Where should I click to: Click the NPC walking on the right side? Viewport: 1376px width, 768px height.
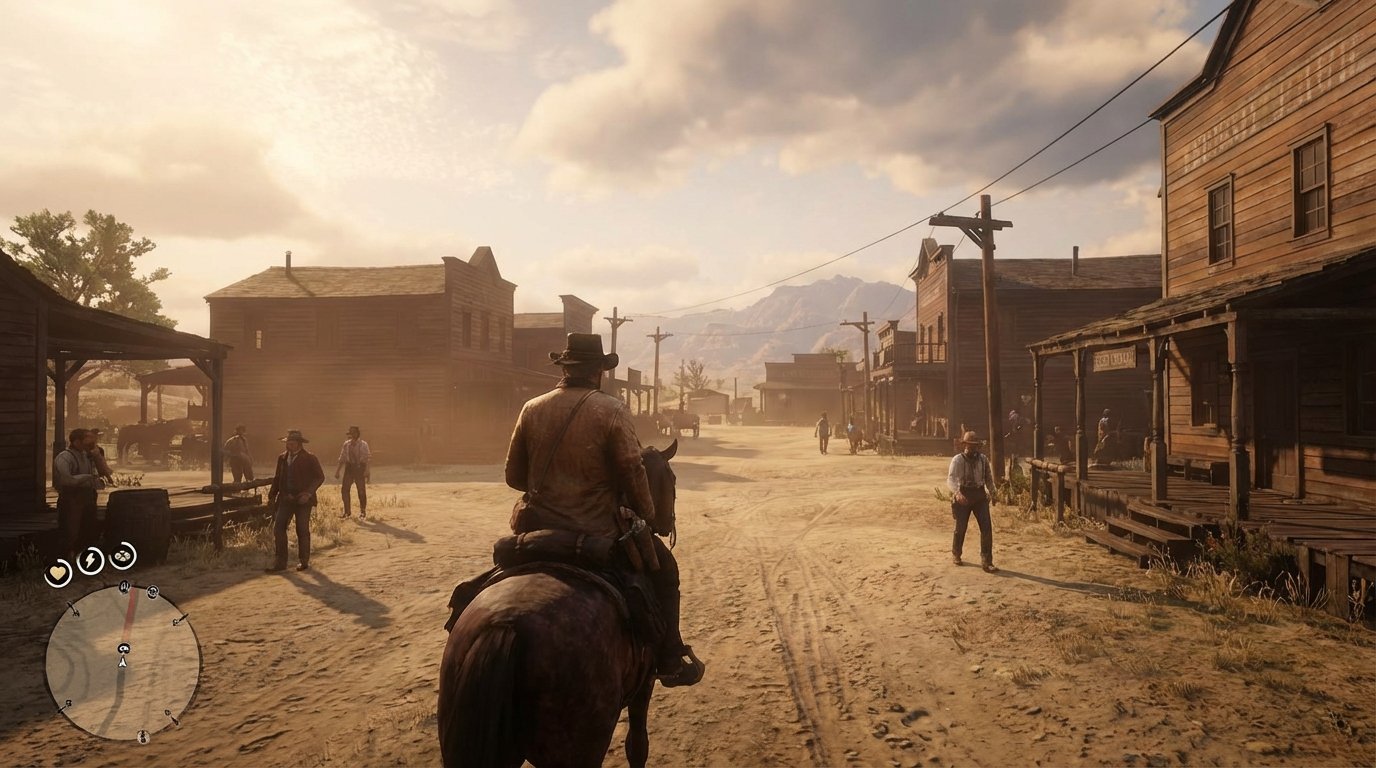969,500
